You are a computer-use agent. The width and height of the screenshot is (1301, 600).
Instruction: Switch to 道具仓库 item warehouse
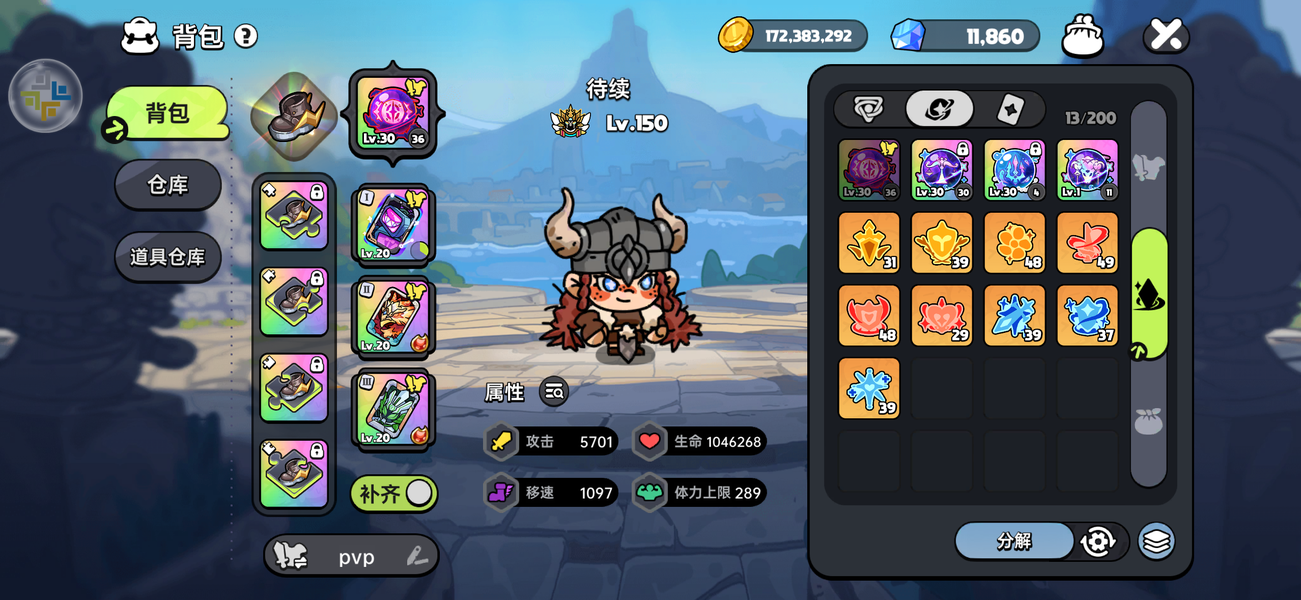168,257
